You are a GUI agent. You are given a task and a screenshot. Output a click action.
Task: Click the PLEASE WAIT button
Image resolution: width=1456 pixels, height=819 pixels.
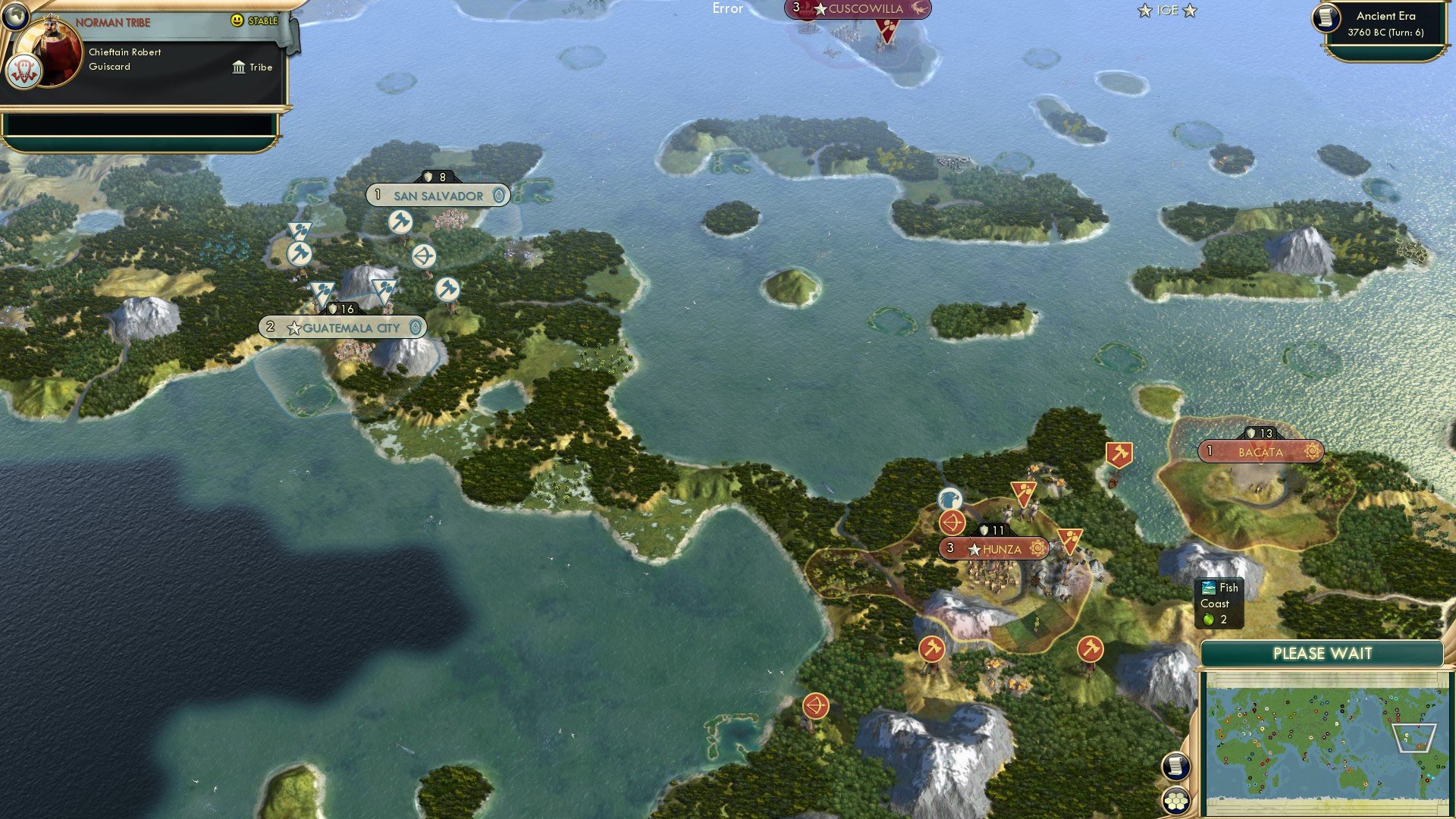tap(1323, 653)
